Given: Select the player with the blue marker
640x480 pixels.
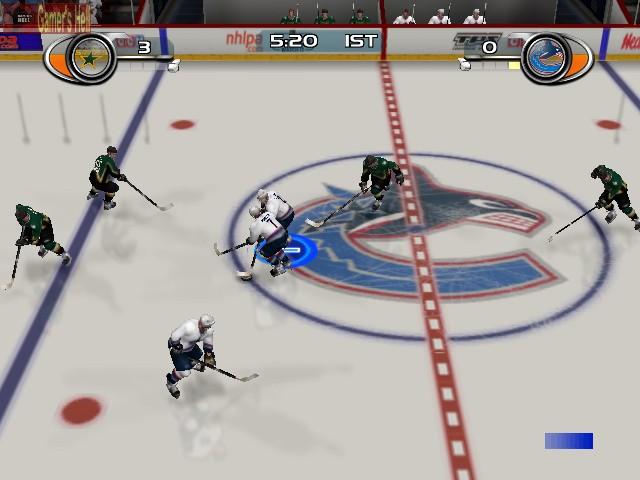Looking at the screenshot, I should click(268, 232).
